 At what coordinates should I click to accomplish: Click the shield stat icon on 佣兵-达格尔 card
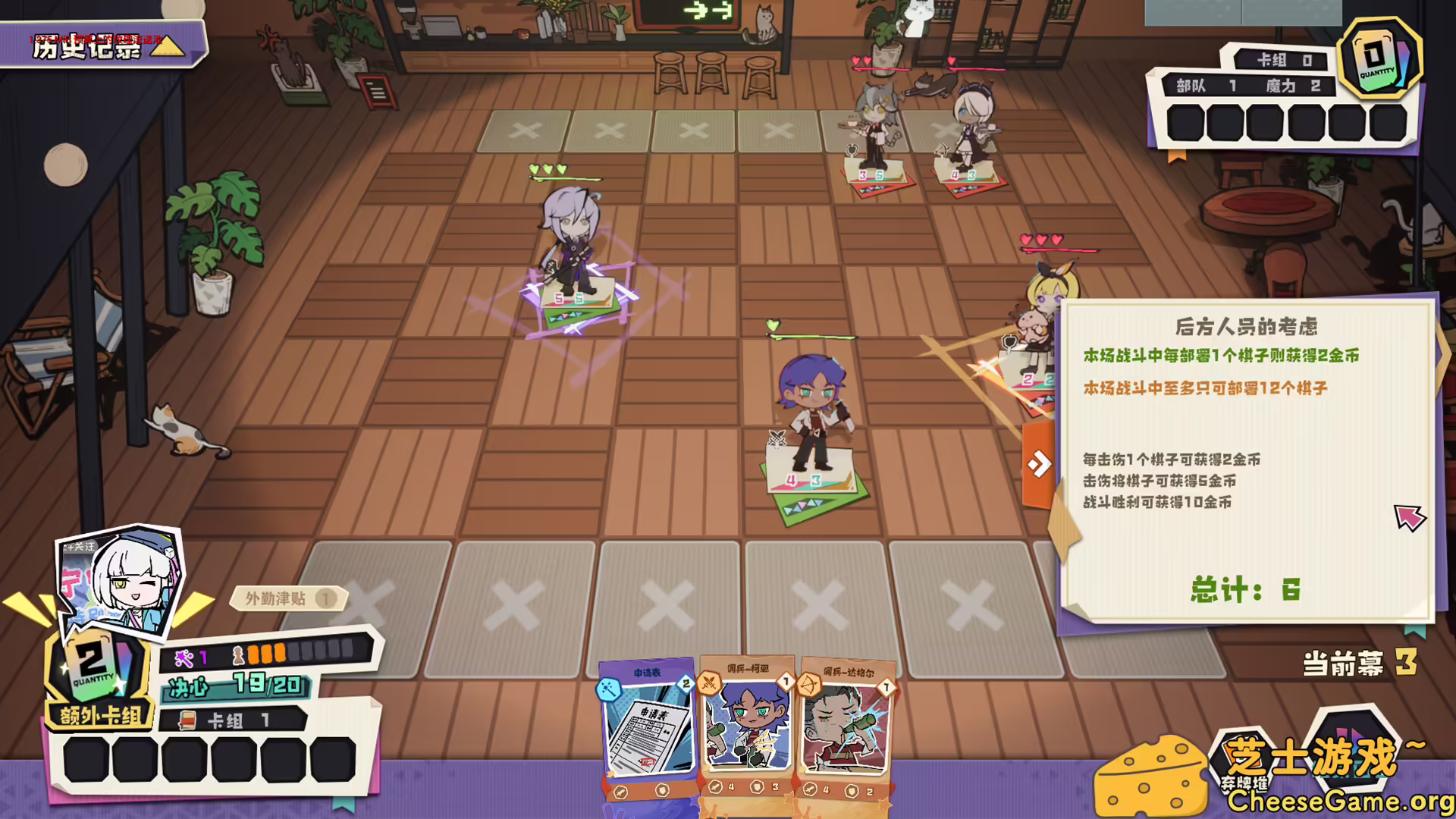point(852,791)
